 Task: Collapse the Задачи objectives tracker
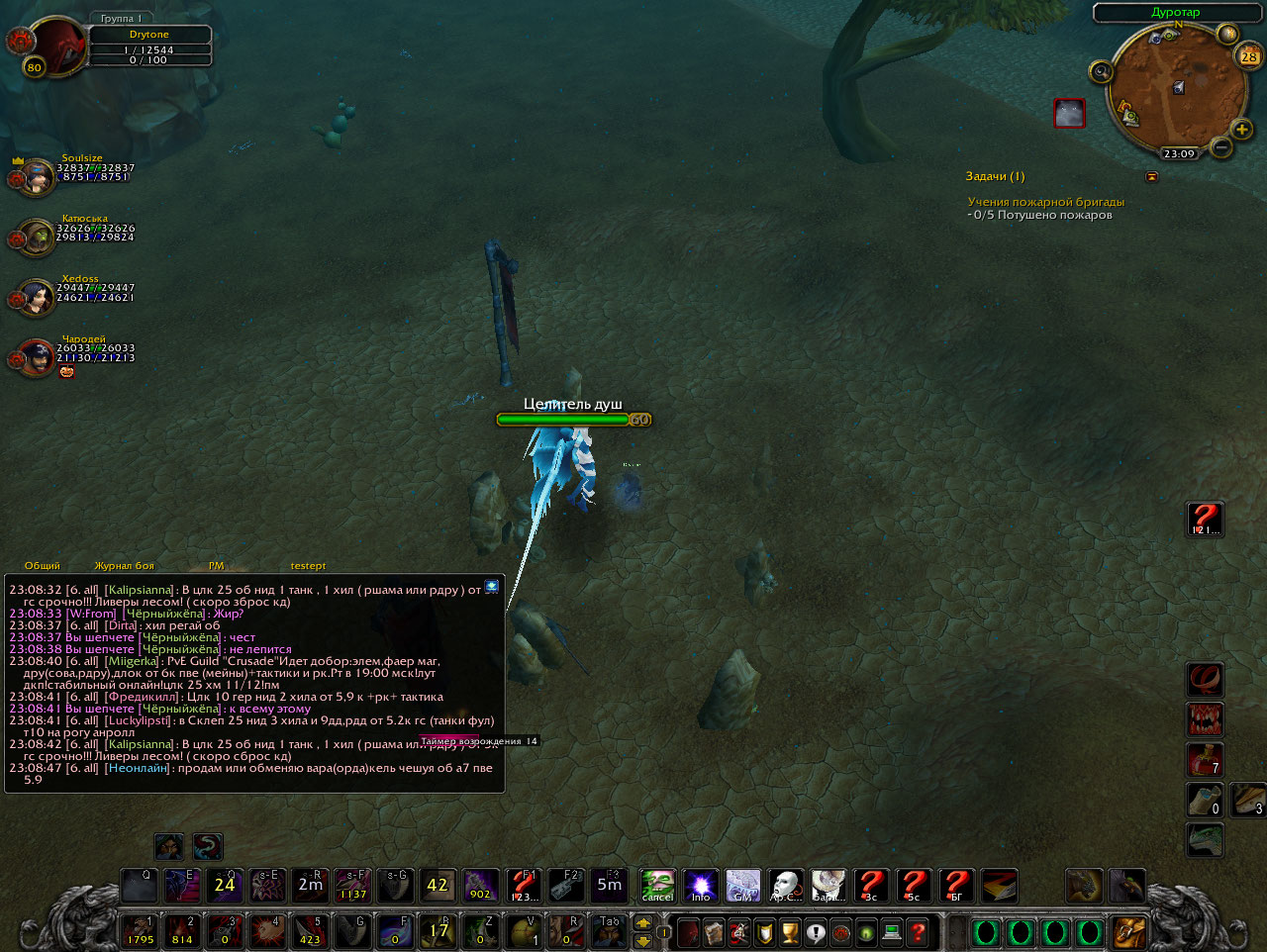(1151, 176)
